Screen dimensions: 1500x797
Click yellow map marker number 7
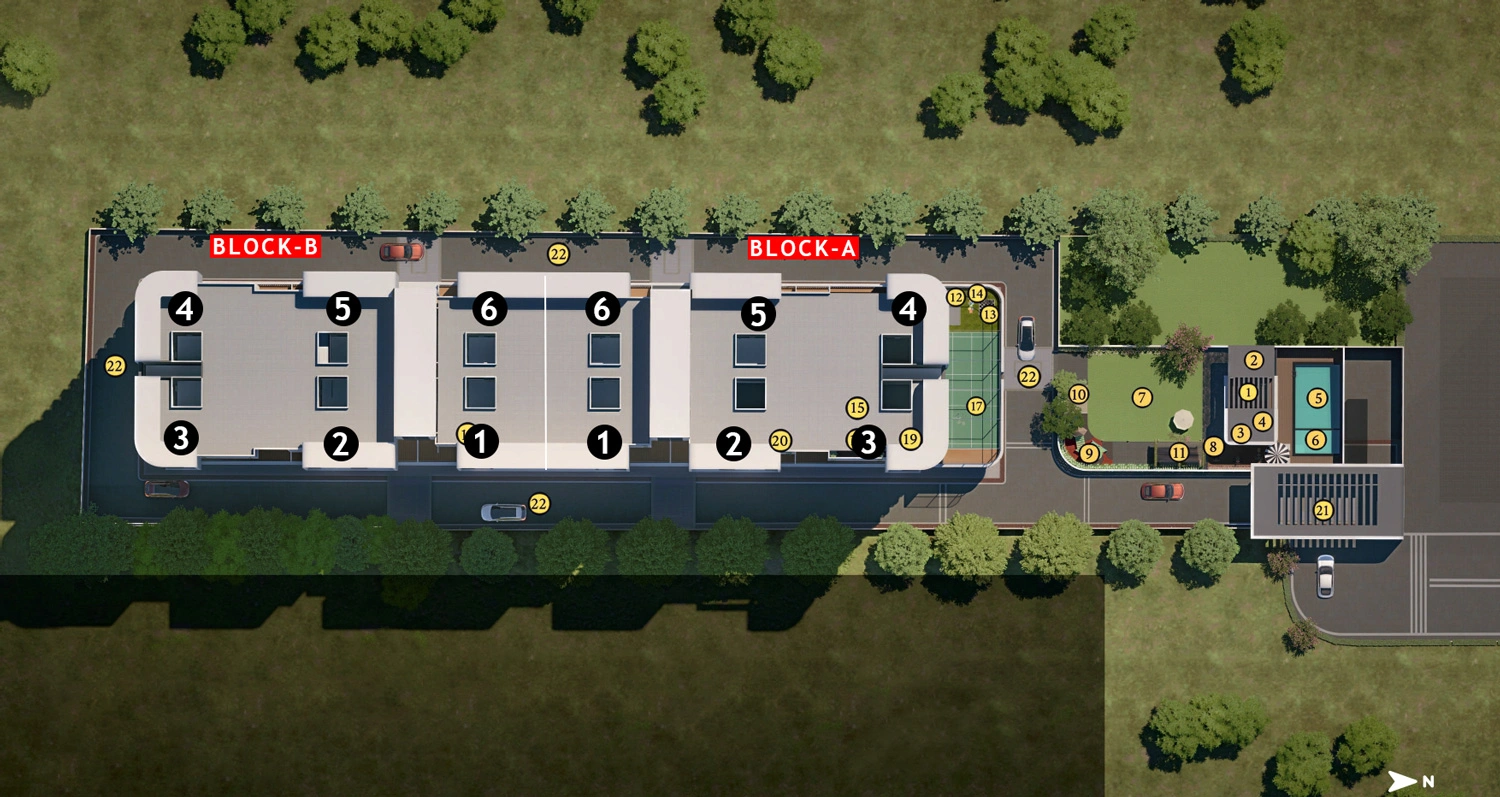[x=1142, y=397]
